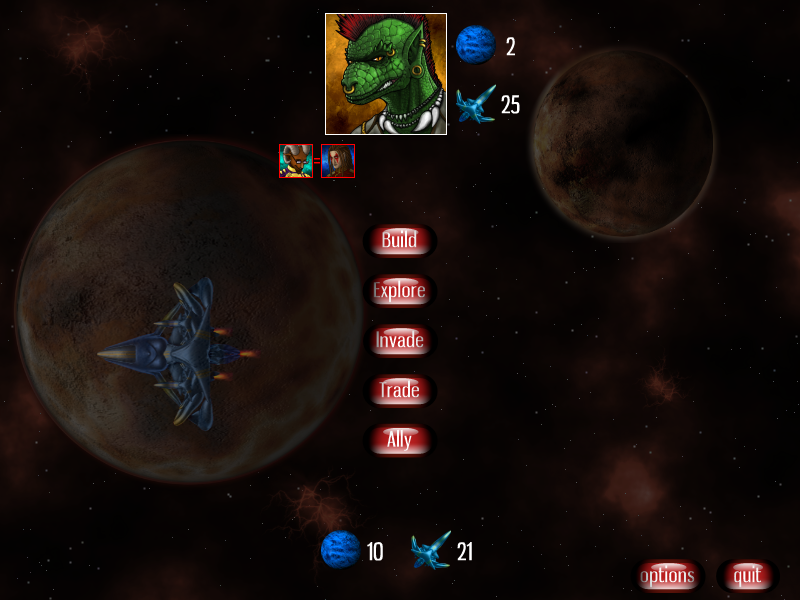This screenshot has height=600, width=800.
Task: Click the Build button
Action: (x=399, y=240)
